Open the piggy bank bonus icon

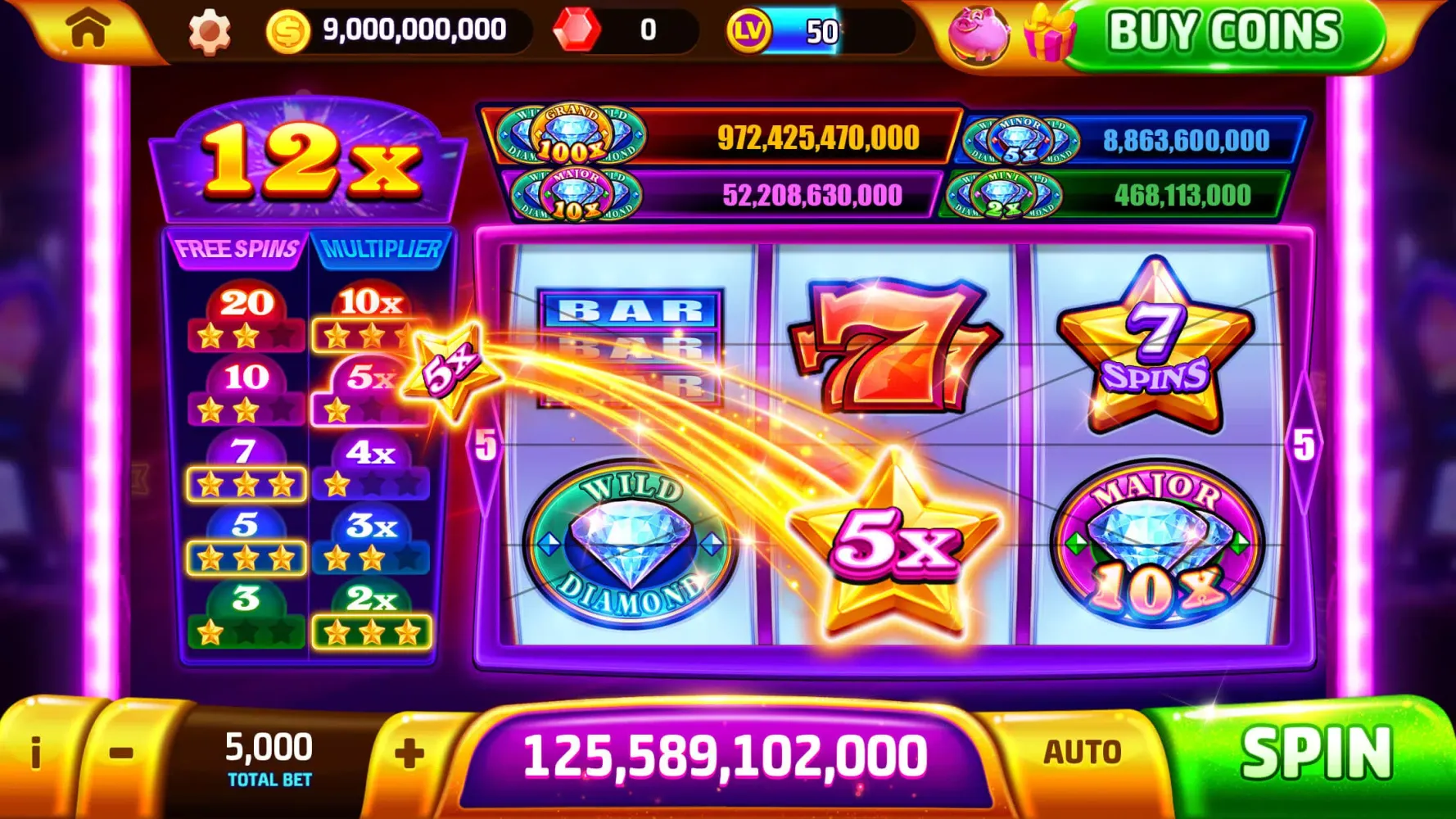979,34
